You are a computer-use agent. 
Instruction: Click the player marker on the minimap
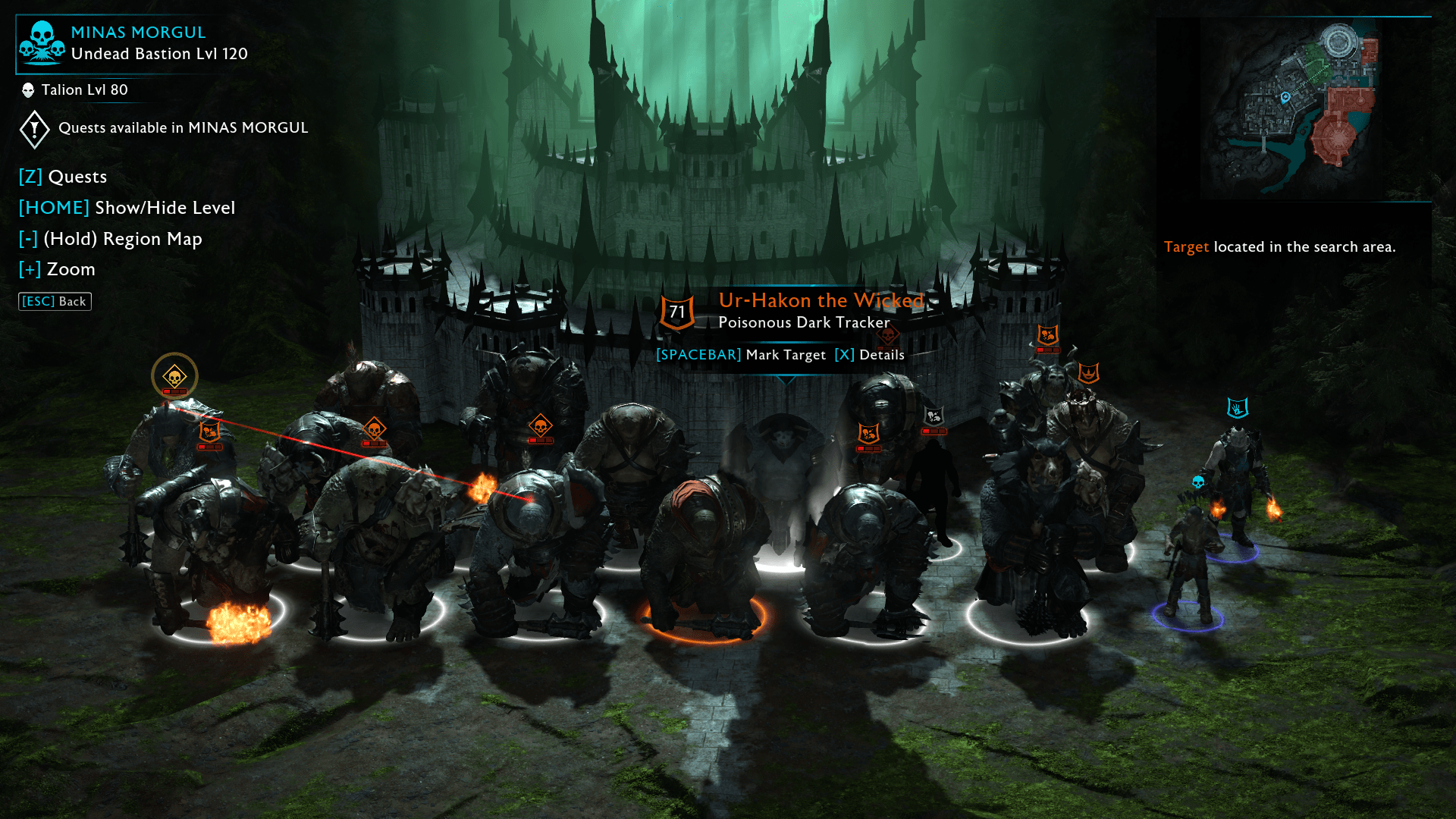coord(1285,97)
